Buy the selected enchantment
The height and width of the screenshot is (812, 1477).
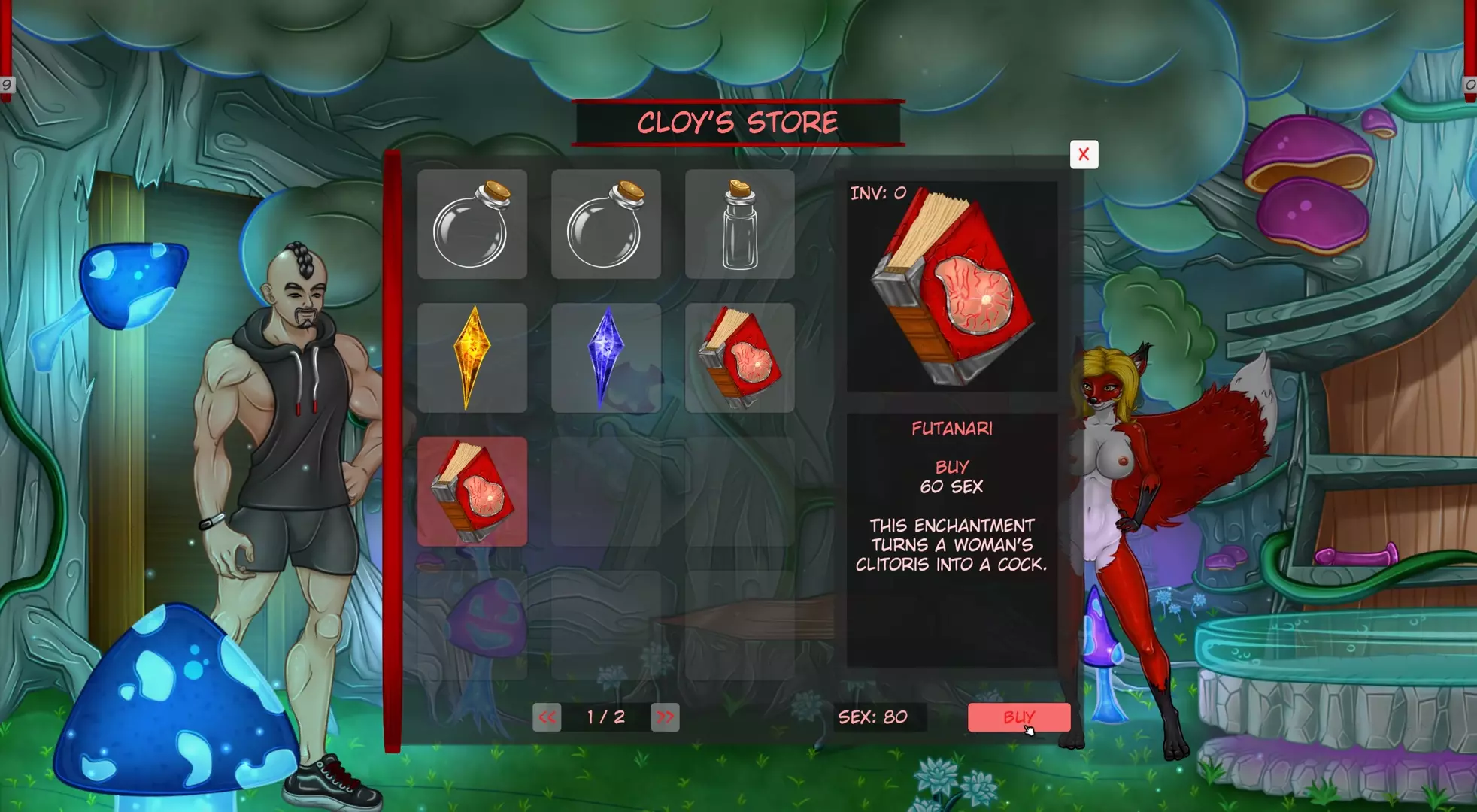pyautogui.click(x=1018, y=717)
